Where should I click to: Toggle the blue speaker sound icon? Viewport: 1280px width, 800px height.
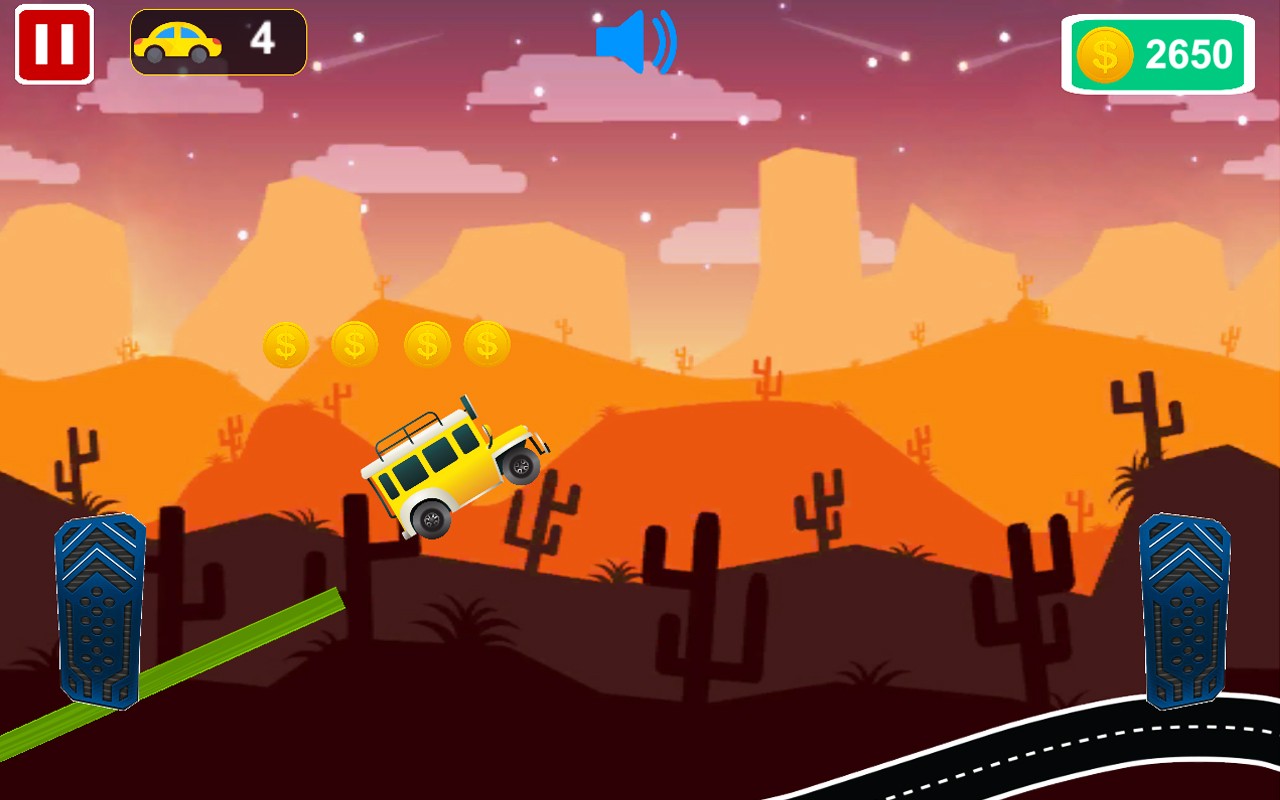[x=635, y=42]
